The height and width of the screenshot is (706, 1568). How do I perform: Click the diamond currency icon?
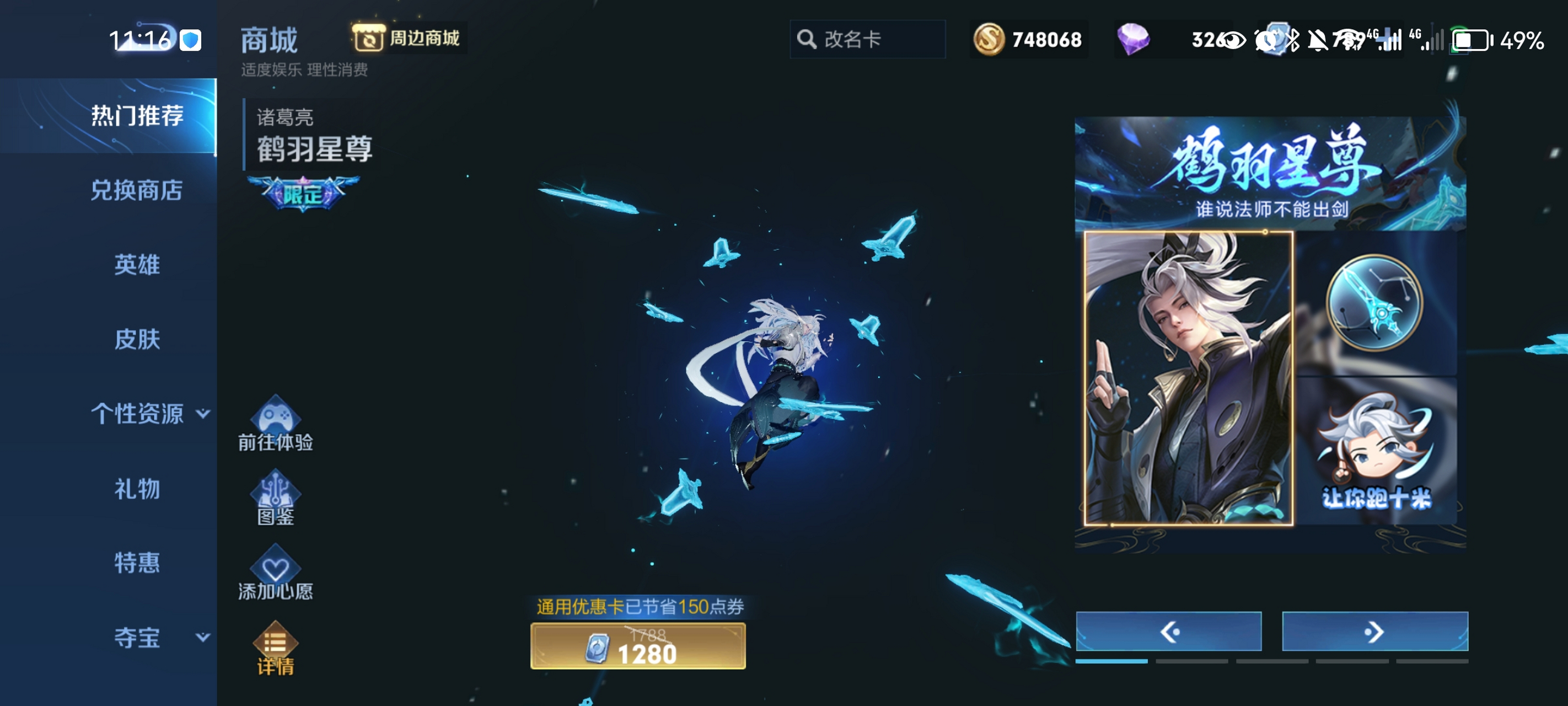point(1134,39)
